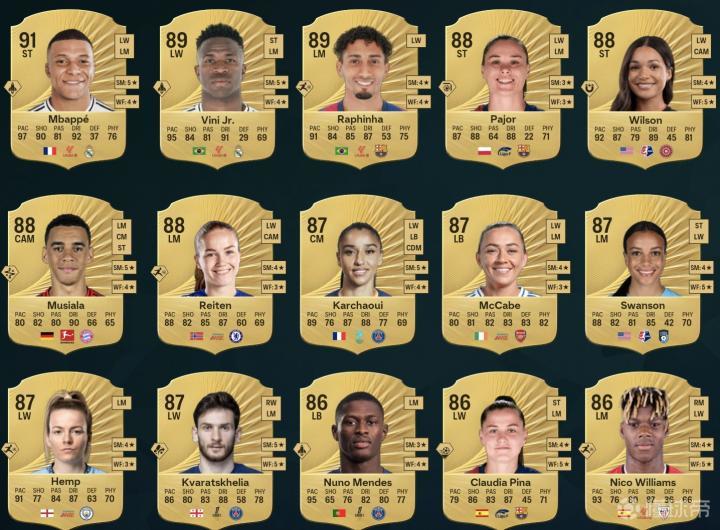Select the McCabe 87 LB card
The width and height of the screenshot is (720, 530).
point(503,270)
